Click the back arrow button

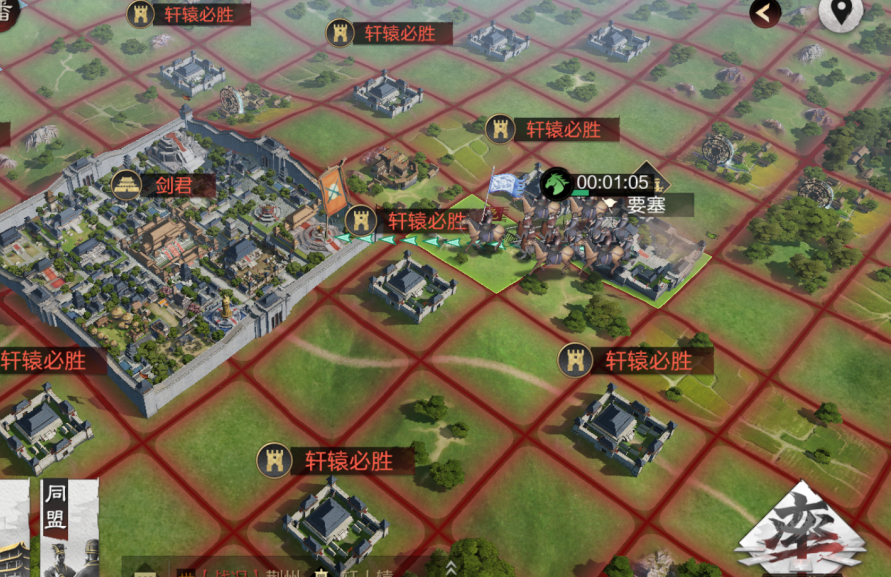tap(766, 13)
